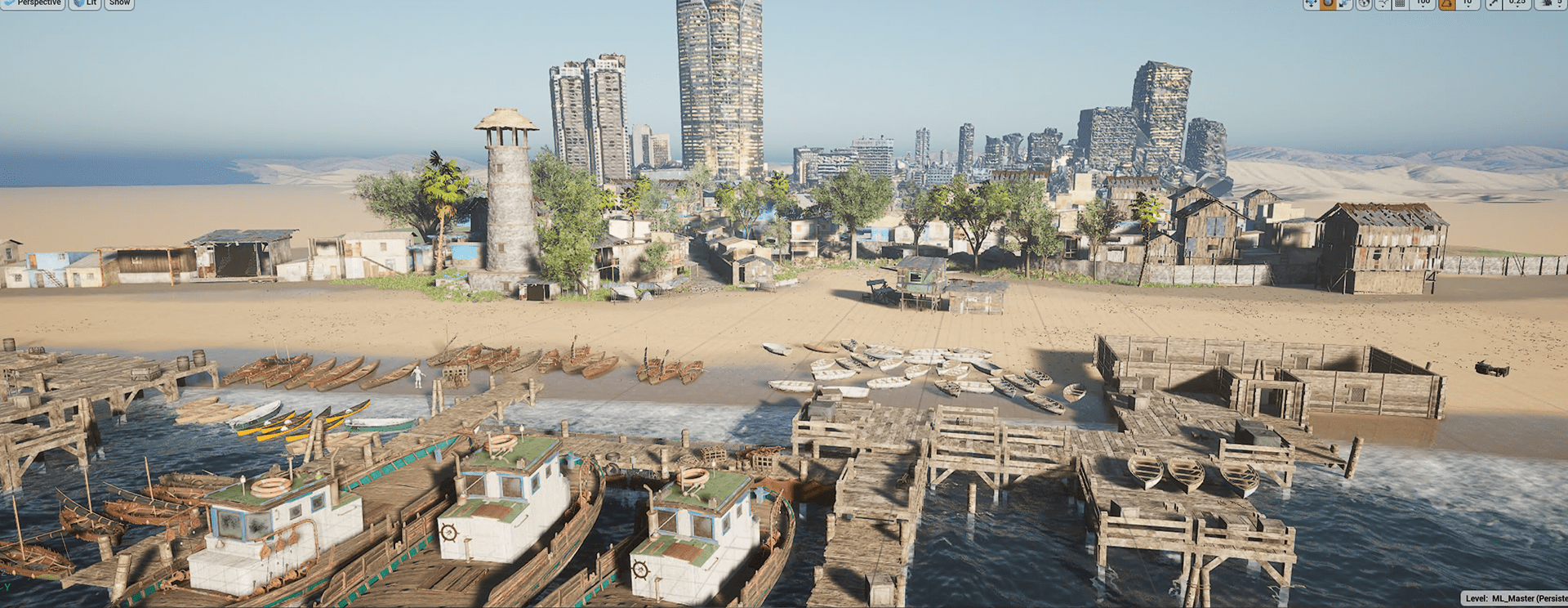Open the Show flags menu
The image size is (1568, 608).
[x=119, y=3]
